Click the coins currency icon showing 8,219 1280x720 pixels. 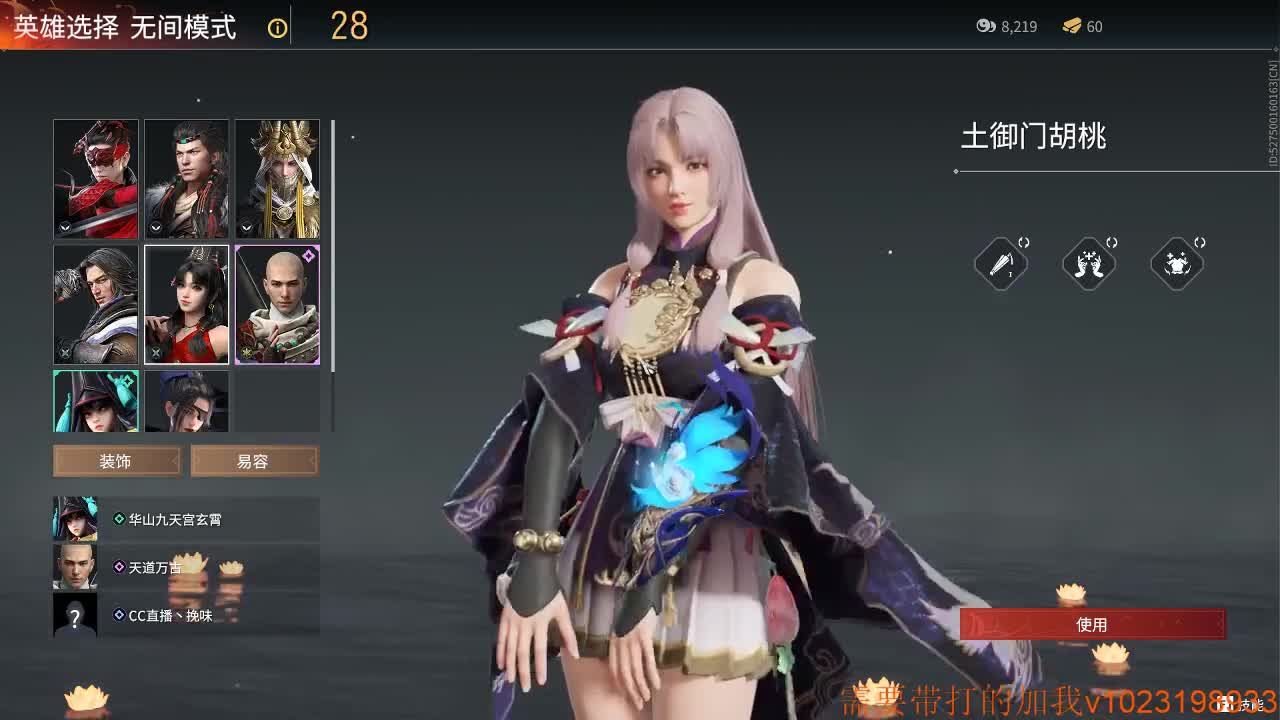click(985, 27)
